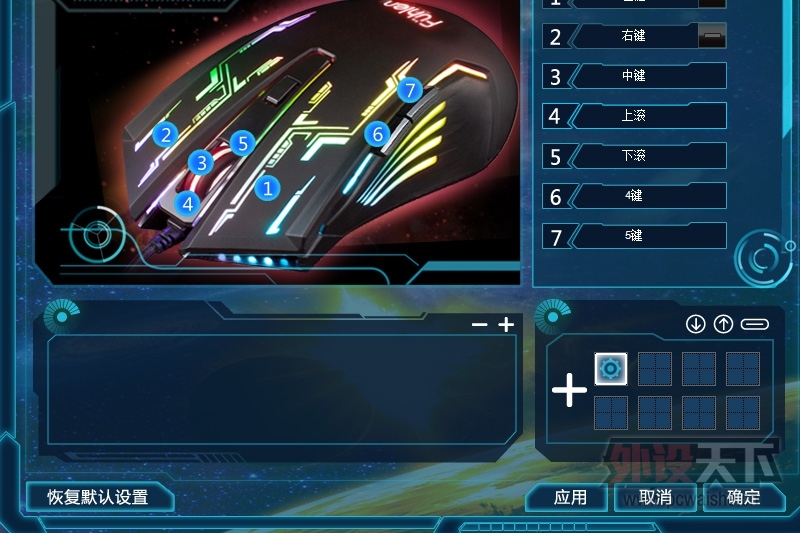
Task: Click the small minus in the macro panel
Action: [x=480, y=325]
